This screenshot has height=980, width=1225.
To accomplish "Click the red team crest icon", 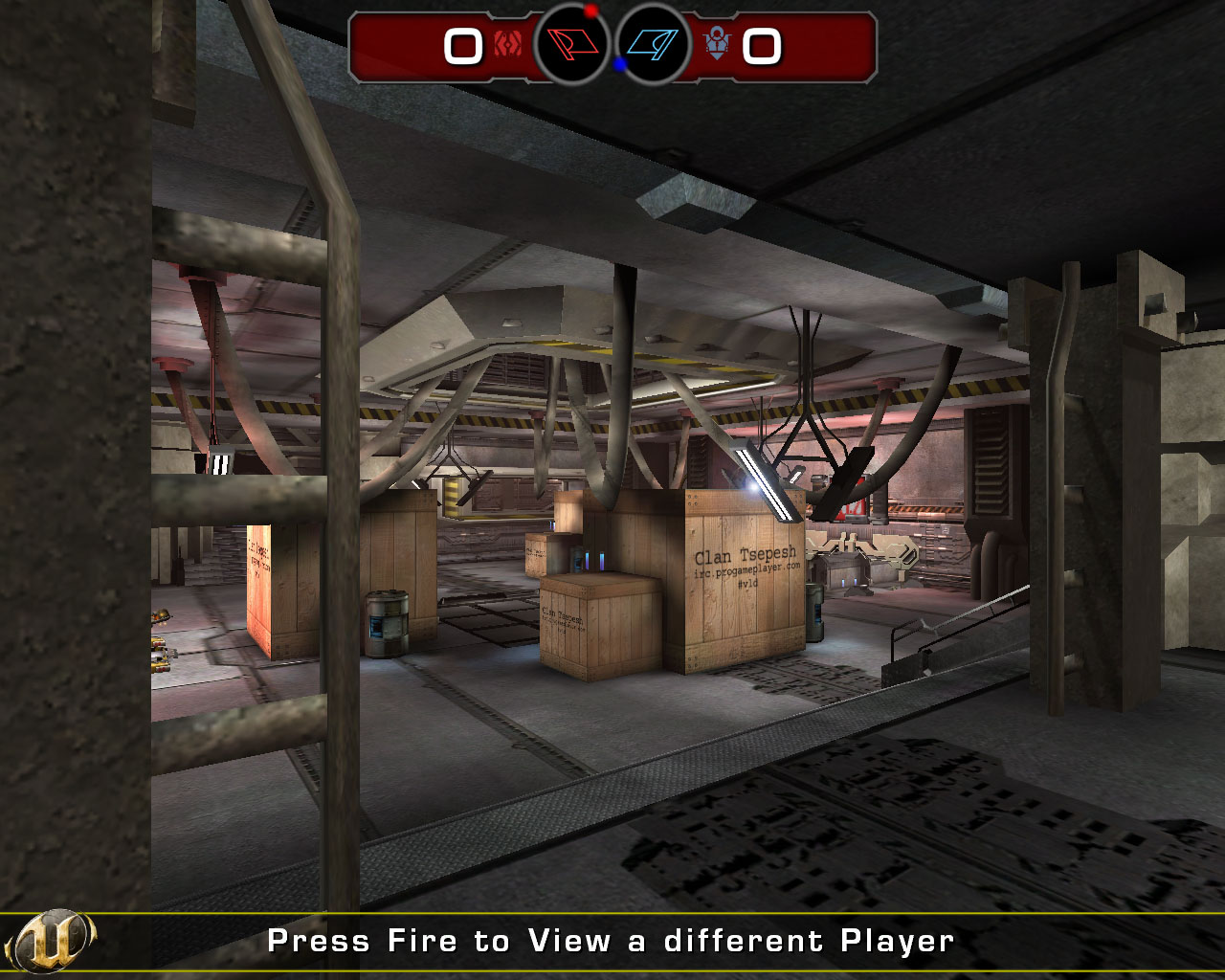I will tap(509, 43).
